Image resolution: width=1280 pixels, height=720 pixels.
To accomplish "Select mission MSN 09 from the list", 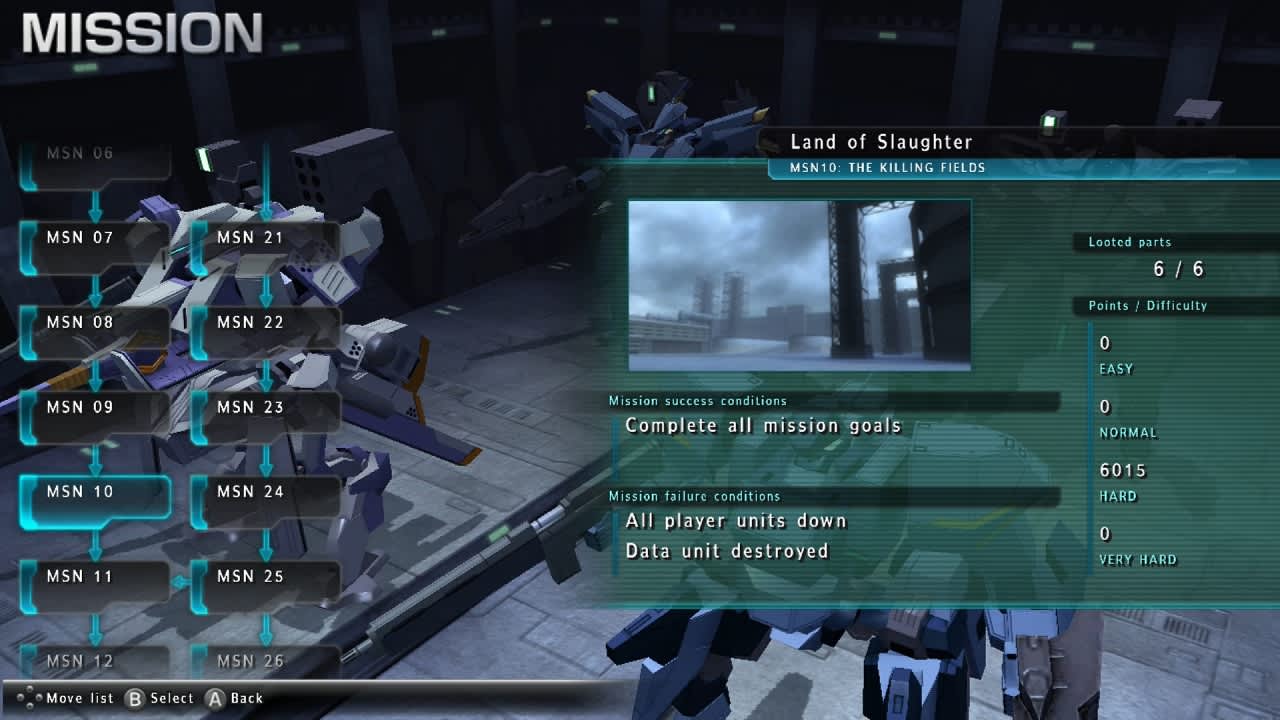I will pyautogui.click(x=95, y=407).
